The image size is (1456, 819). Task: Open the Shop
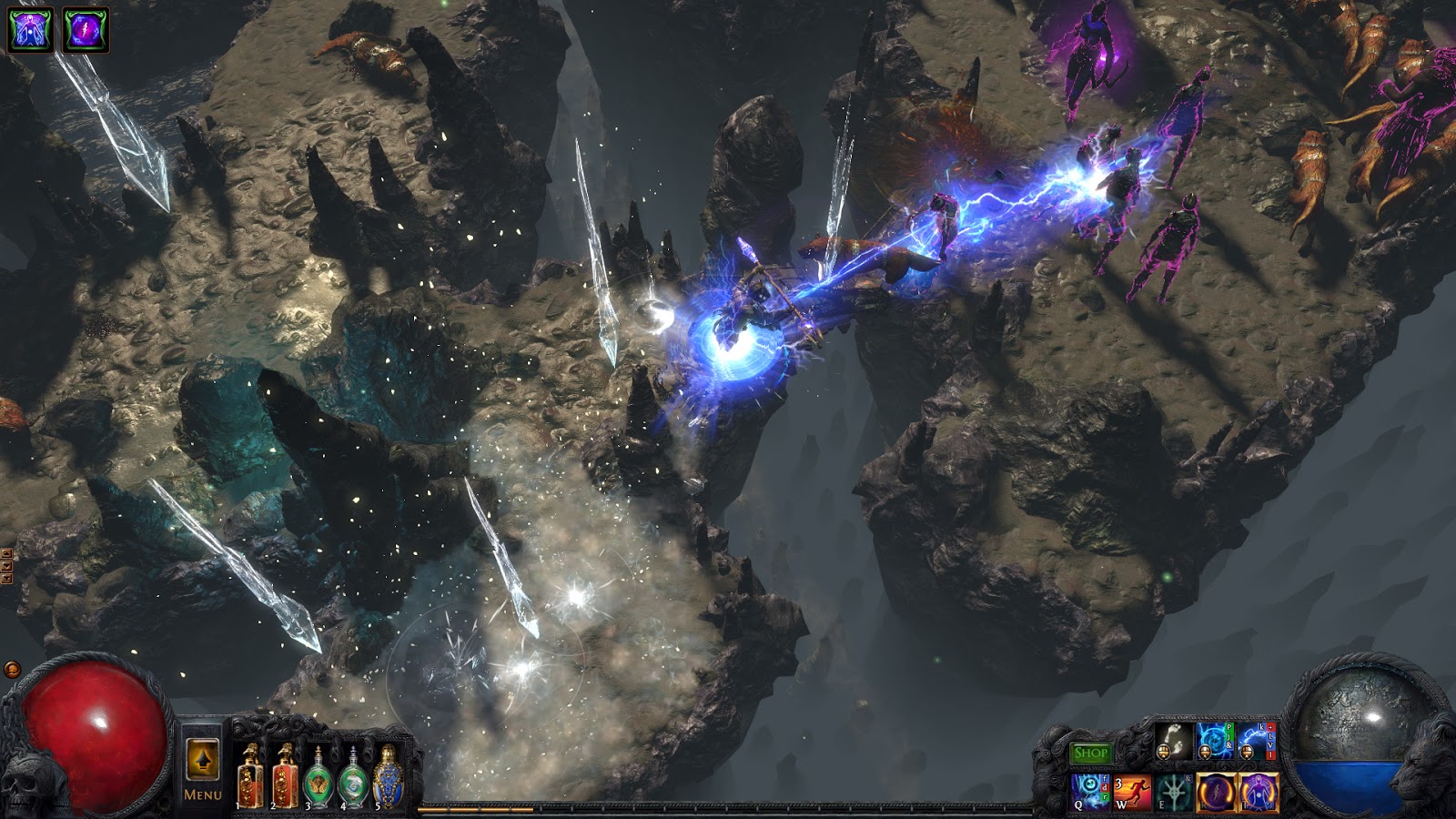click(x=1092, y=752)
